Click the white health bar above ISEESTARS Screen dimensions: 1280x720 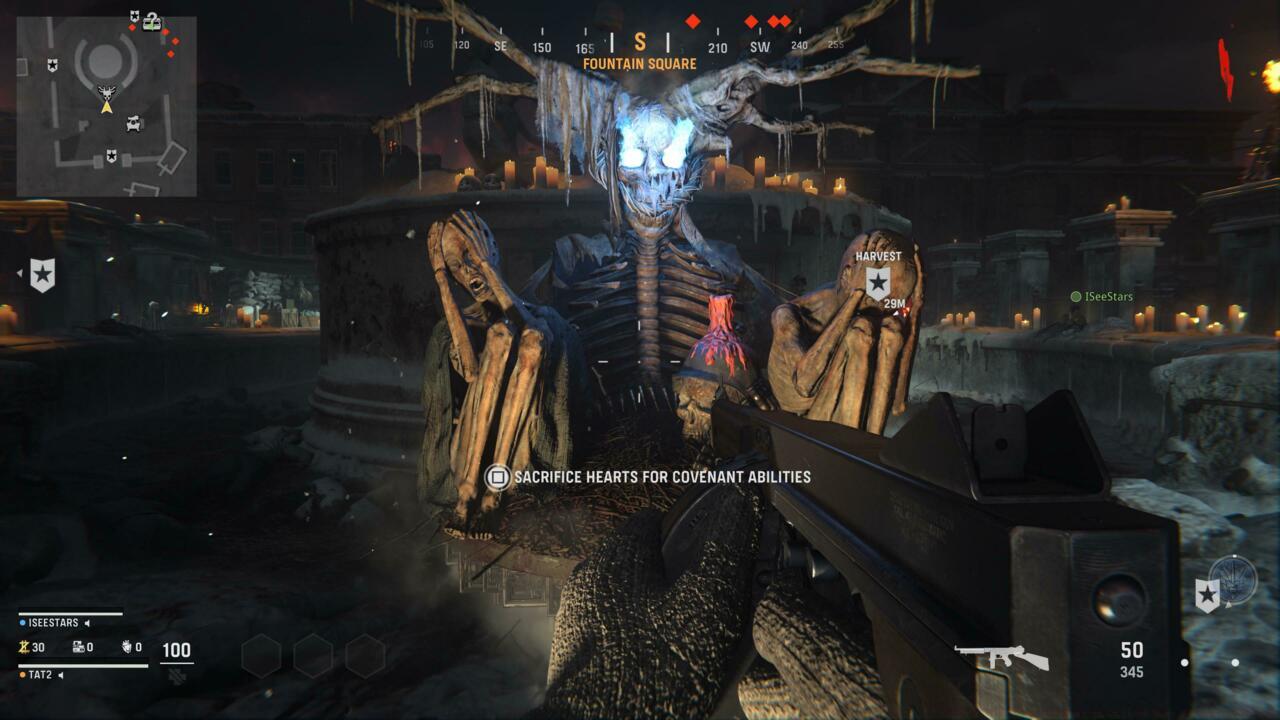[70, 614]
